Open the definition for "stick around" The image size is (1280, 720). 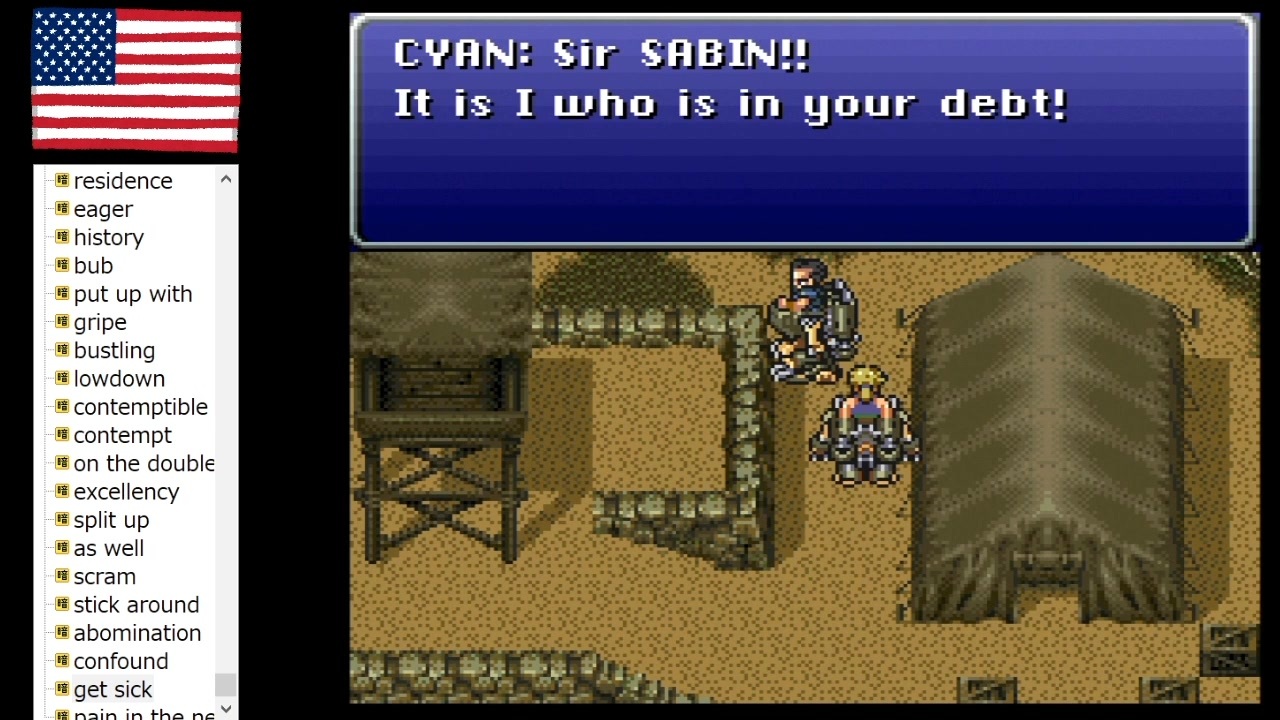136,605
